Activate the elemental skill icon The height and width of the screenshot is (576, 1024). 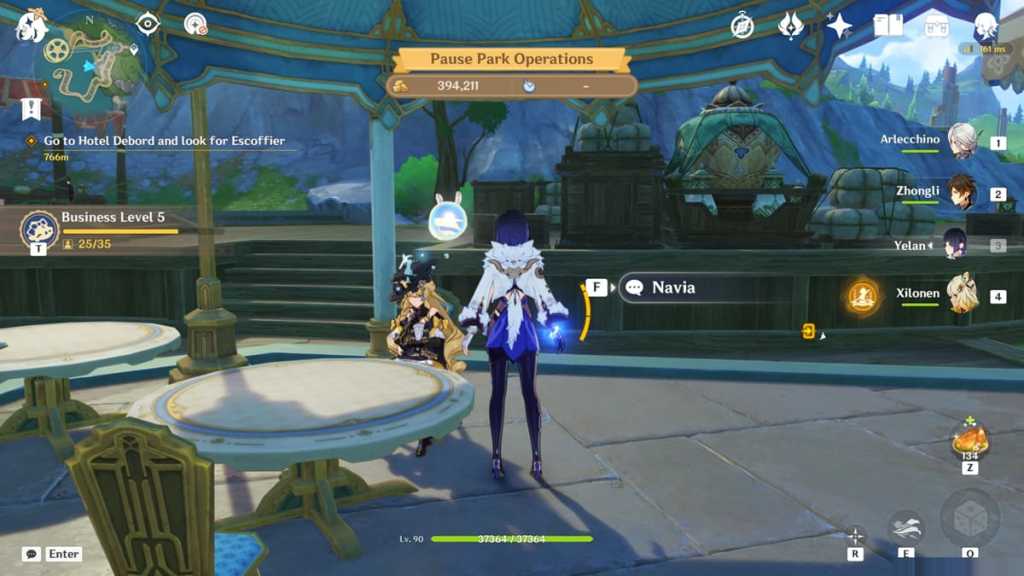906,526
